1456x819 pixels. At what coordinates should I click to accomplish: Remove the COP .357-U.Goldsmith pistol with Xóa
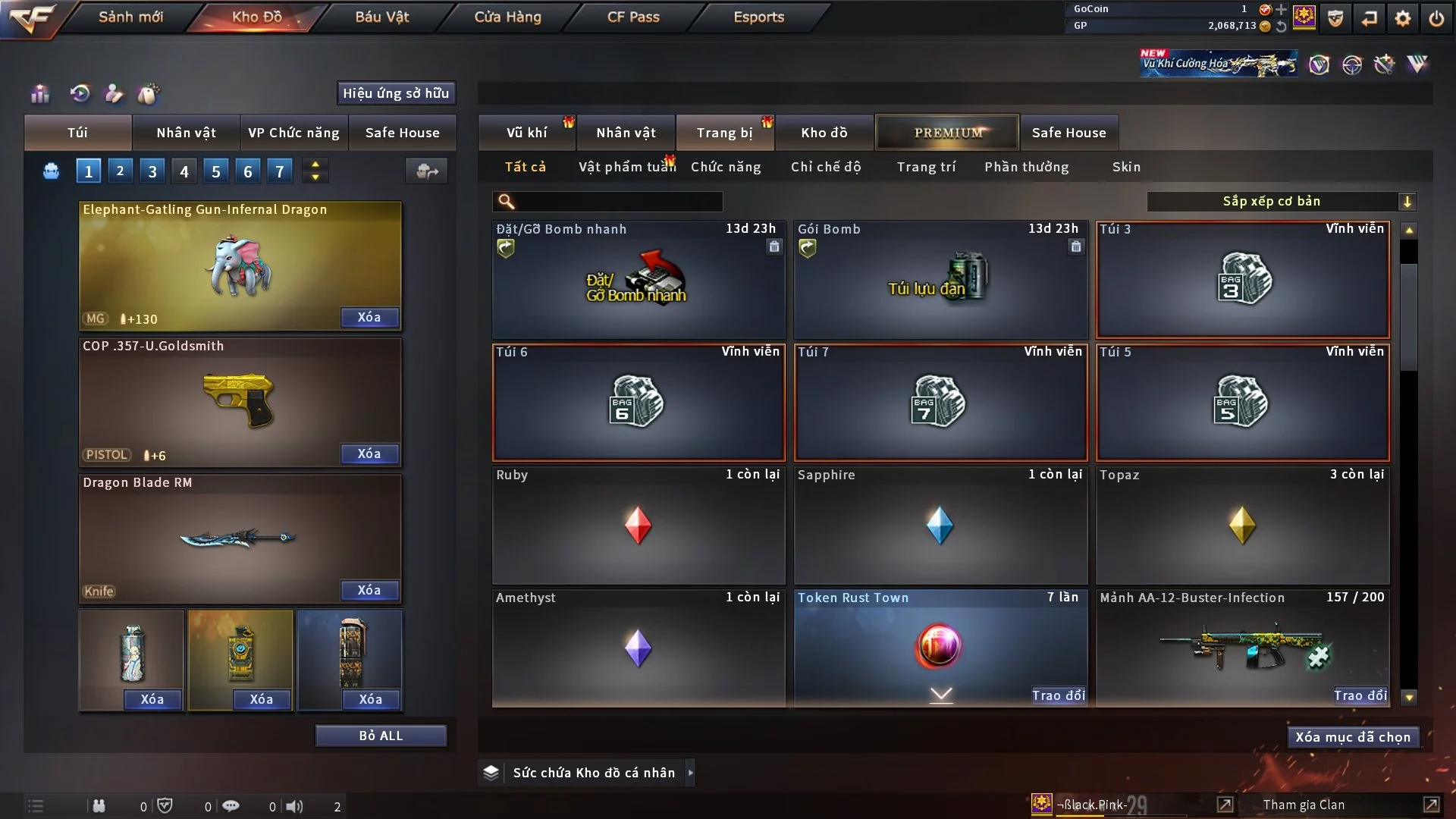(x=369, y=453)
